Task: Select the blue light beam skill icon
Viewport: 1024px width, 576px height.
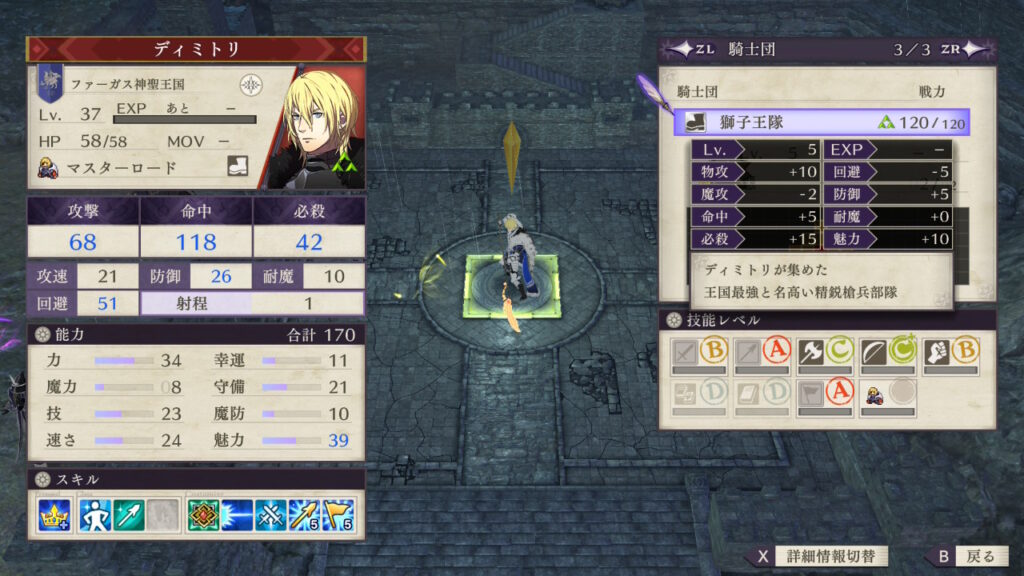Action: [x=237, y=515]
